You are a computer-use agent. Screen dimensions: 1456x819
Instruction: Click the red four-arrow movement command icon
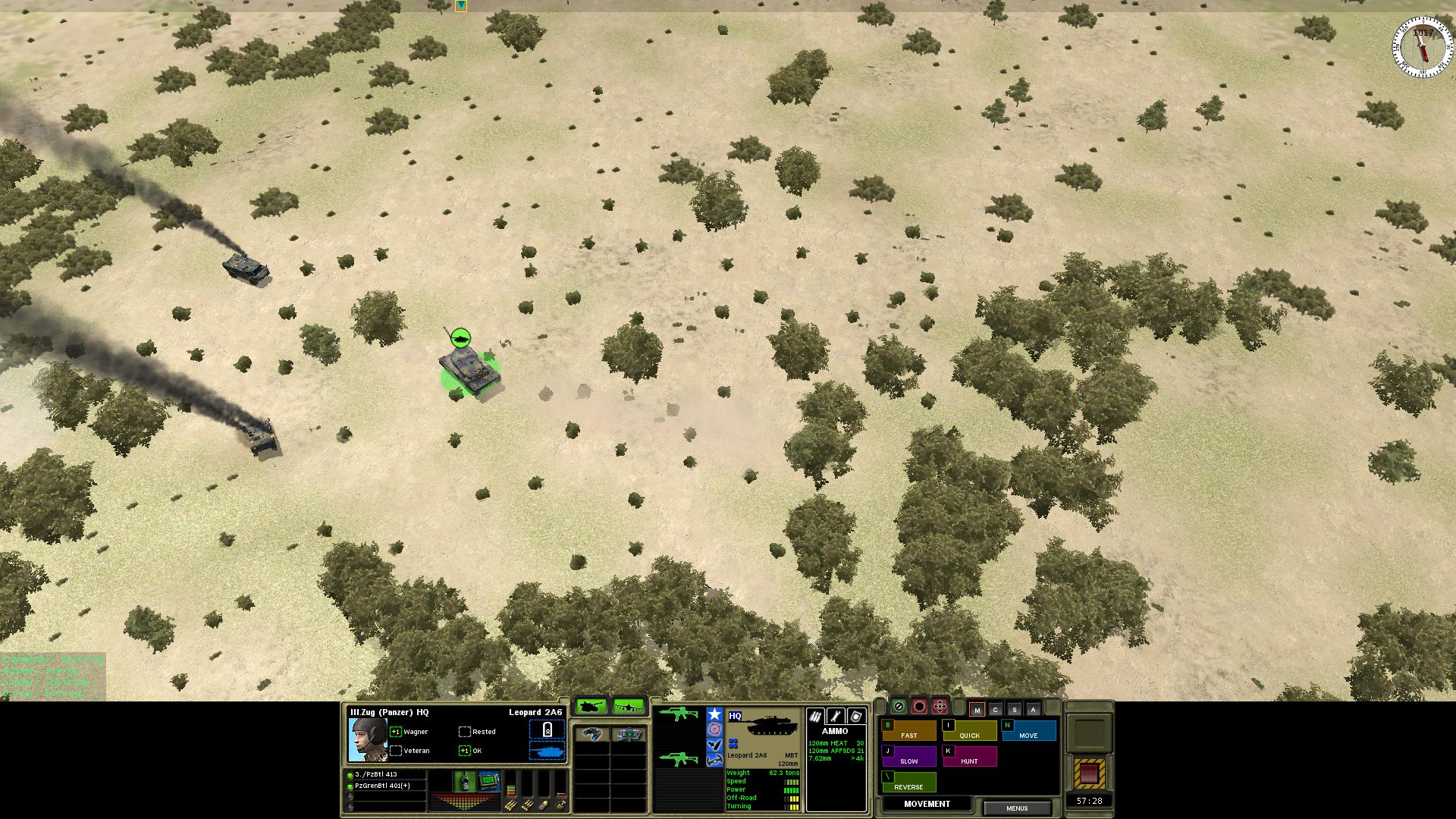(x=940, y=708)
